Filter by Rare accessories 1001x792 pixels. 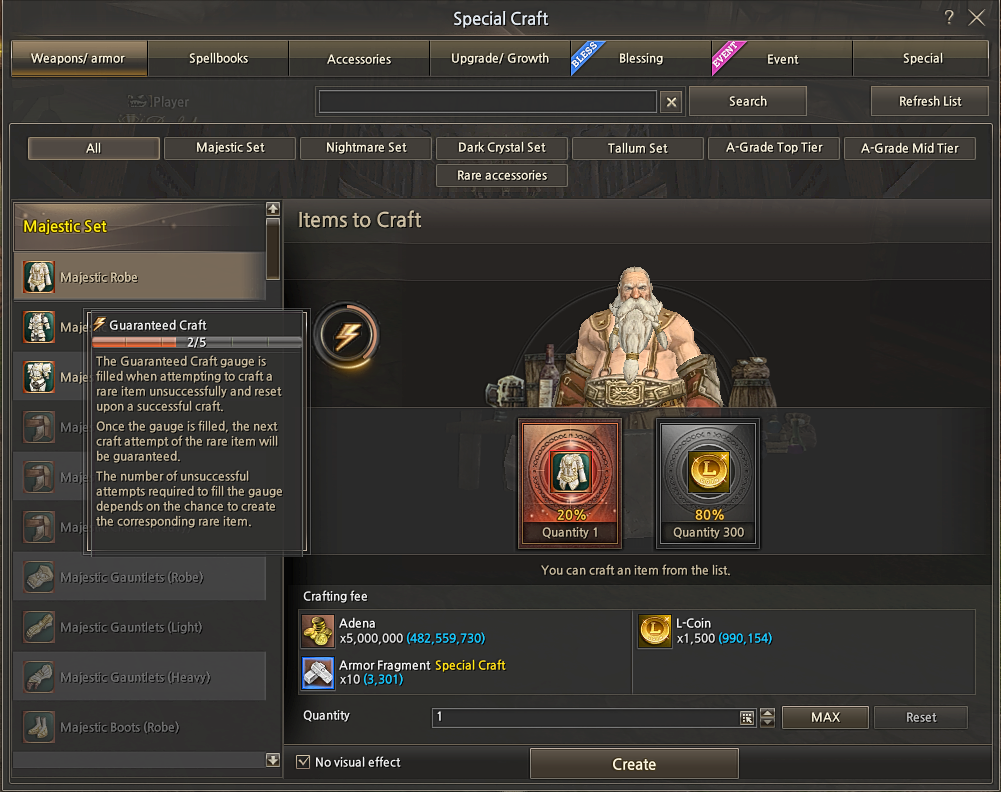[x=502, y=175]
